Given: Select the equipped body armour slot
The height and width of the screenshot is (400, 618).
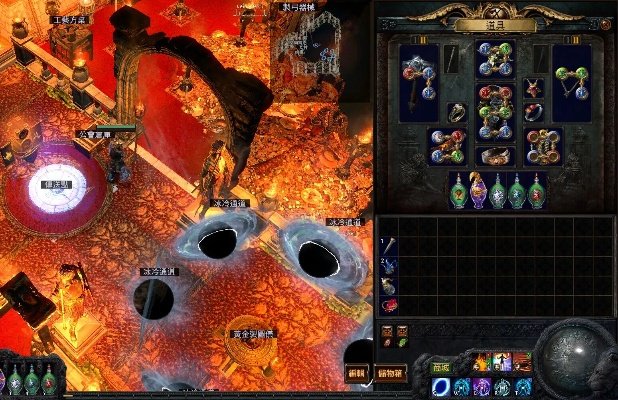Looking at the screenshot, I should (495, 112).
